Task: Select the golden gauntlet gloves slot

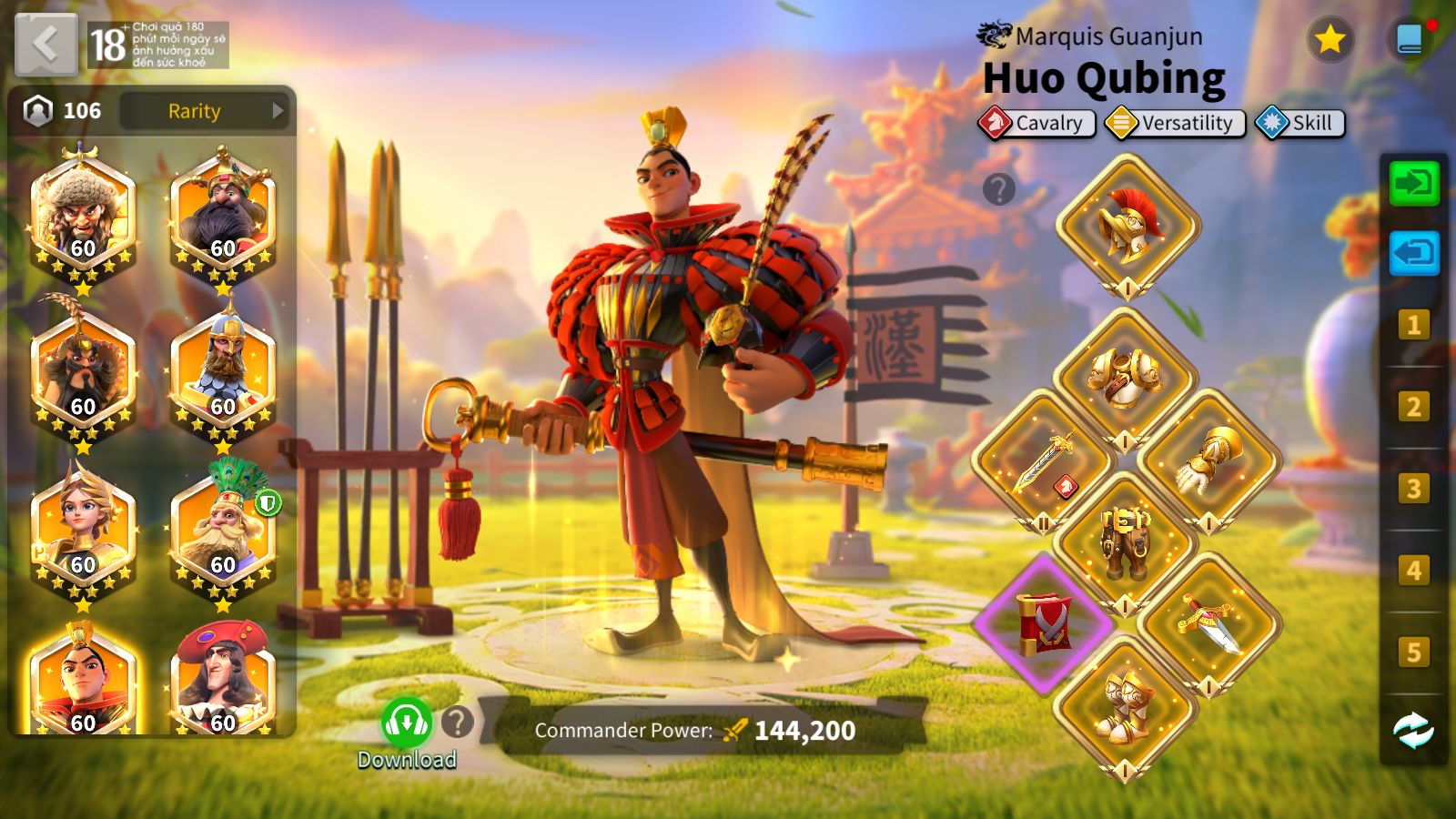Action: (x=1209, y=460)
